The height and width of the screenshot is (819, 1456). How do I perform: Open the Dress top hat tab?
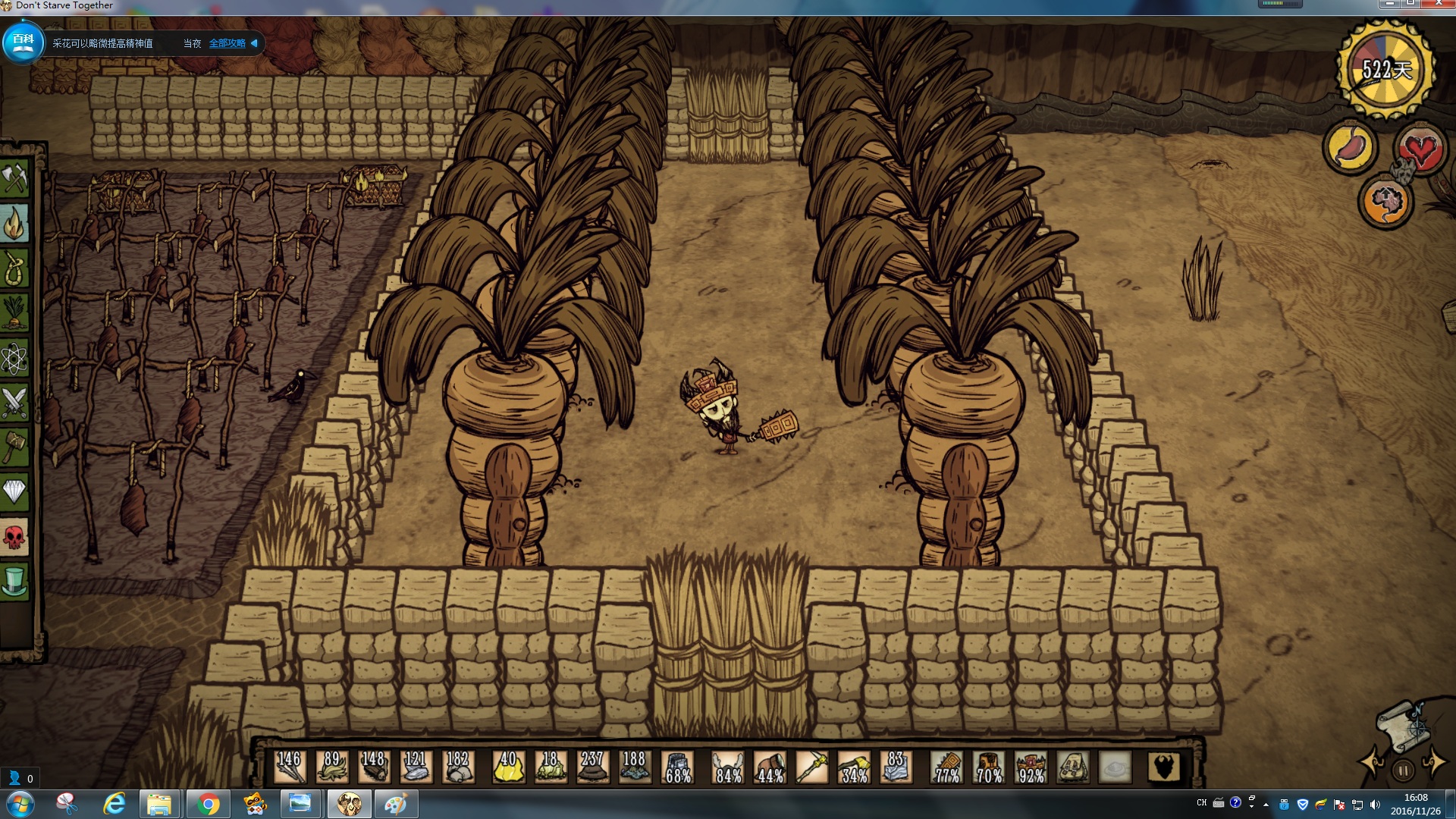[x=14, y=582]
